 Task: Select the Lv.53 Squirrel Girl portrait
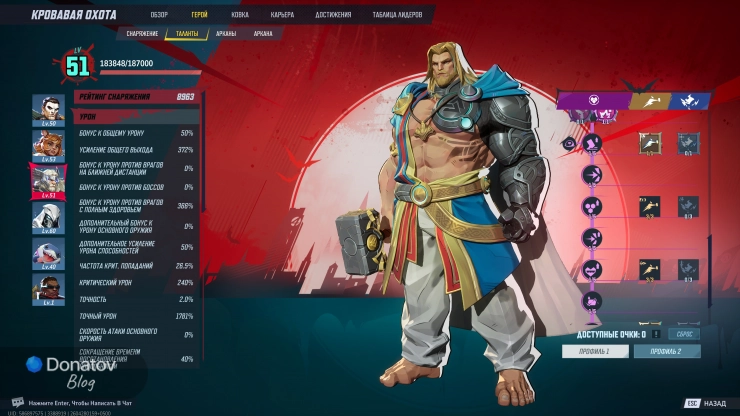(x=47, y=144)
